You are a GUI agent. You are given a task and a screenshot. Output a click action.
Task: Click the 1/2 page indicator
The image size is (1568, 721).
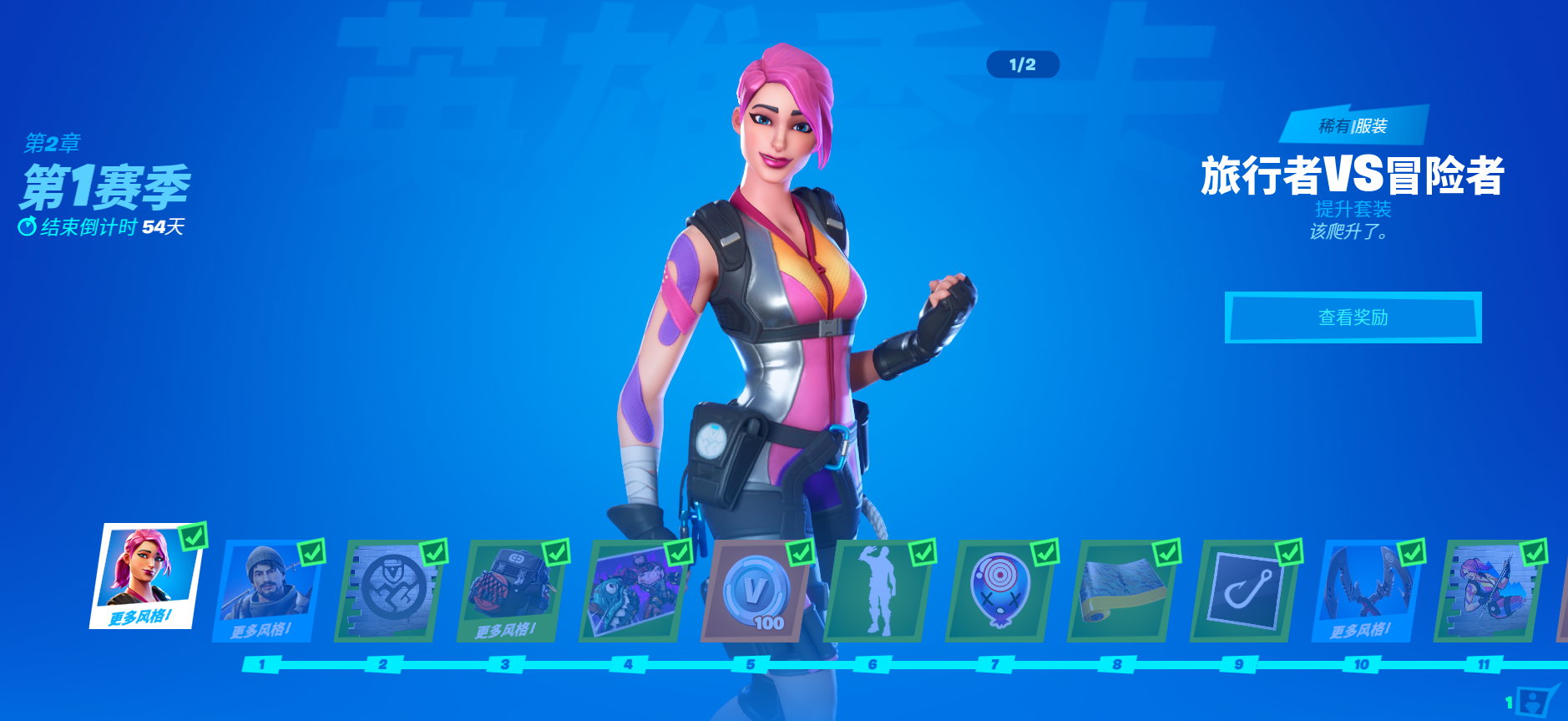[1022, 64]
